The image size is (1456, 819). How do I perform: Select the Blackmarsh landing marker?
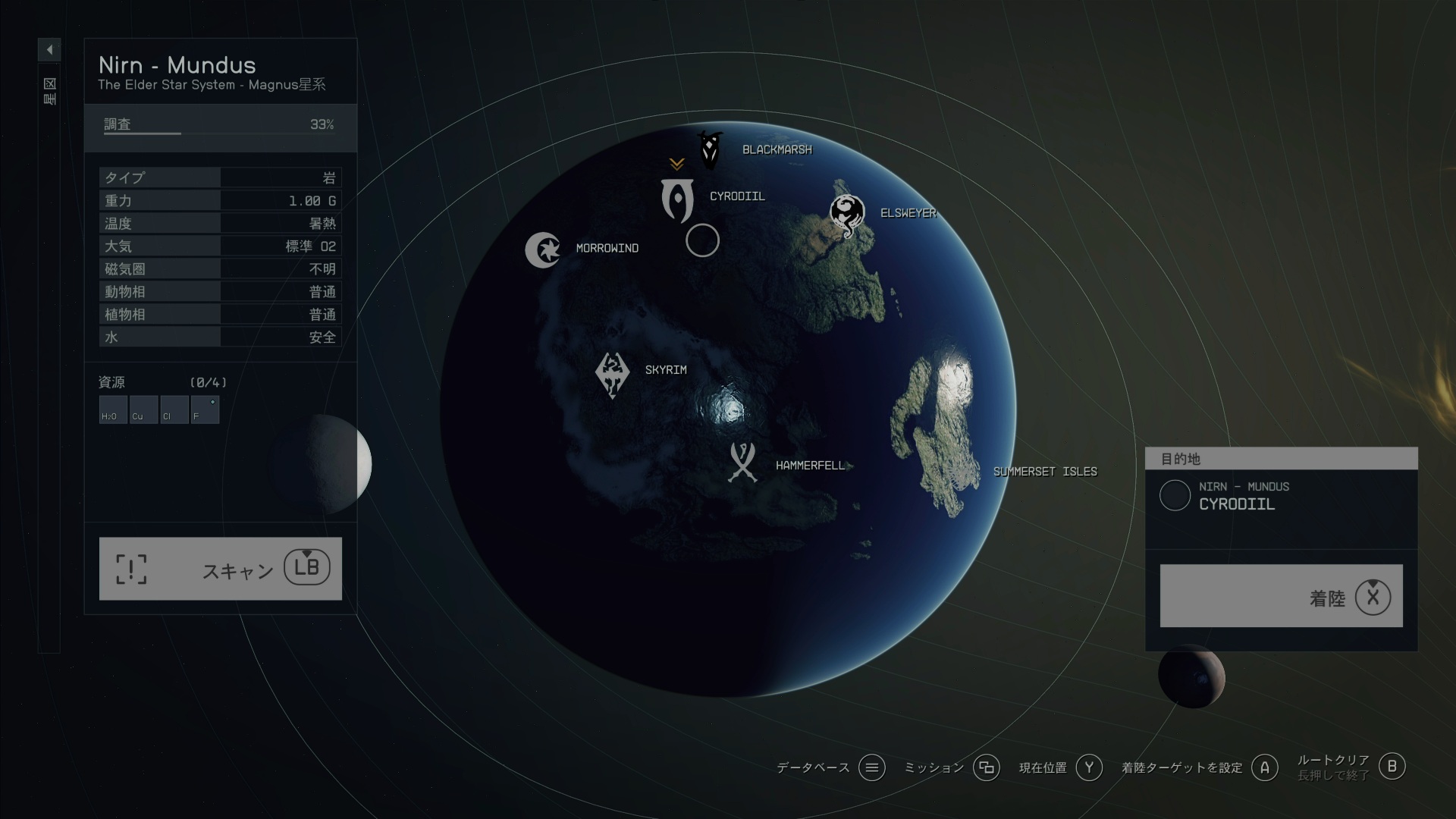coord(710,150)
